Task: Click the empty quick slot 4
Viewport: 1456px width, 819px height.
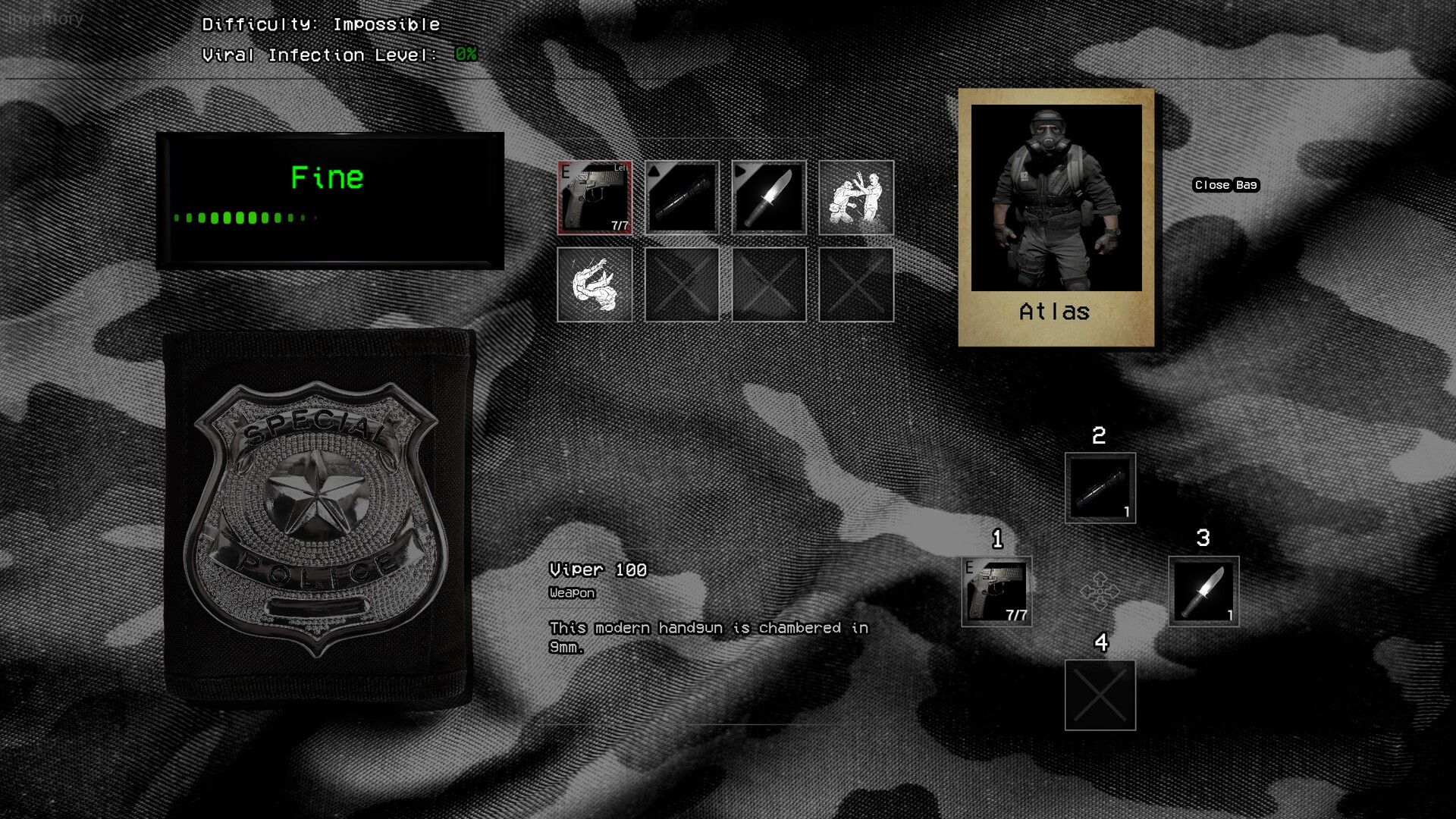Action: 1100,695
